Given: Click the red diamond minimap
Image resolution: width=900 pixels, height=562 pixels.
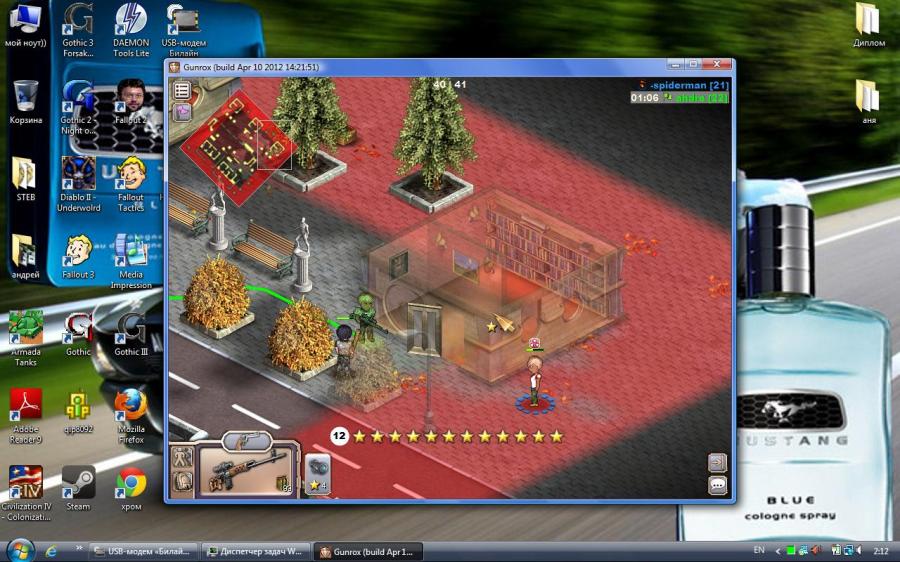Looking at the screenshot, I should pyautogui.click(x=238, y=146).
